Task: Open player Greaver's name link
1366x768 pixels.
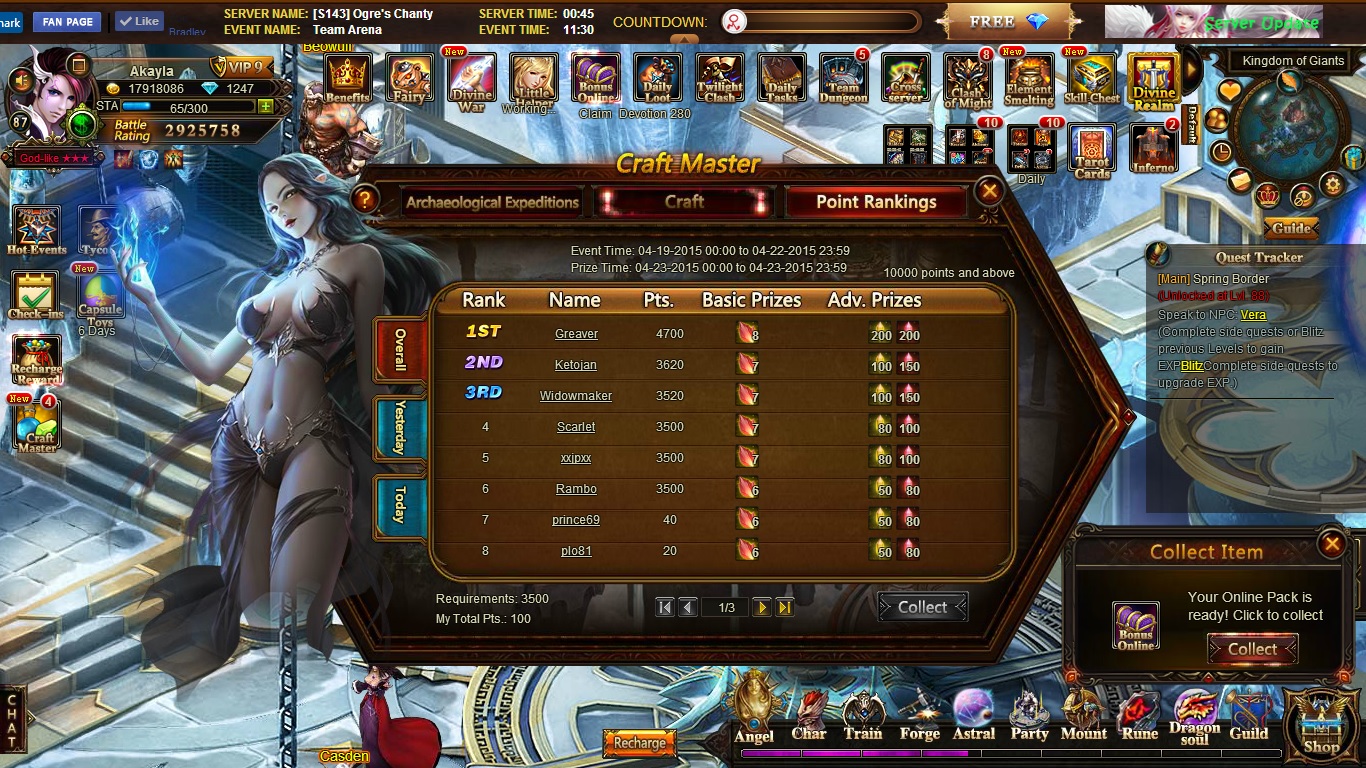Action: tap(576, 334)
